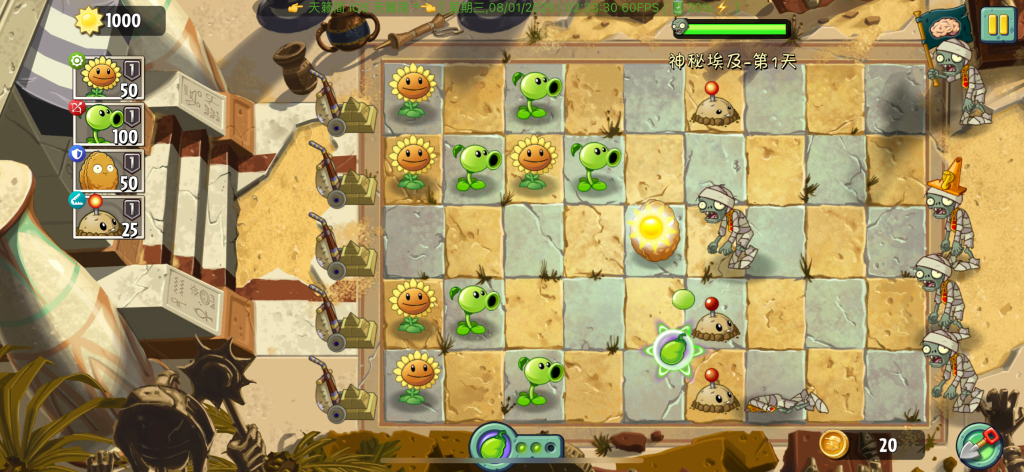Viewport: 1024px width, 472px height.
Task: Select the Potato Mine seed packet
Action: pos(108,217)
